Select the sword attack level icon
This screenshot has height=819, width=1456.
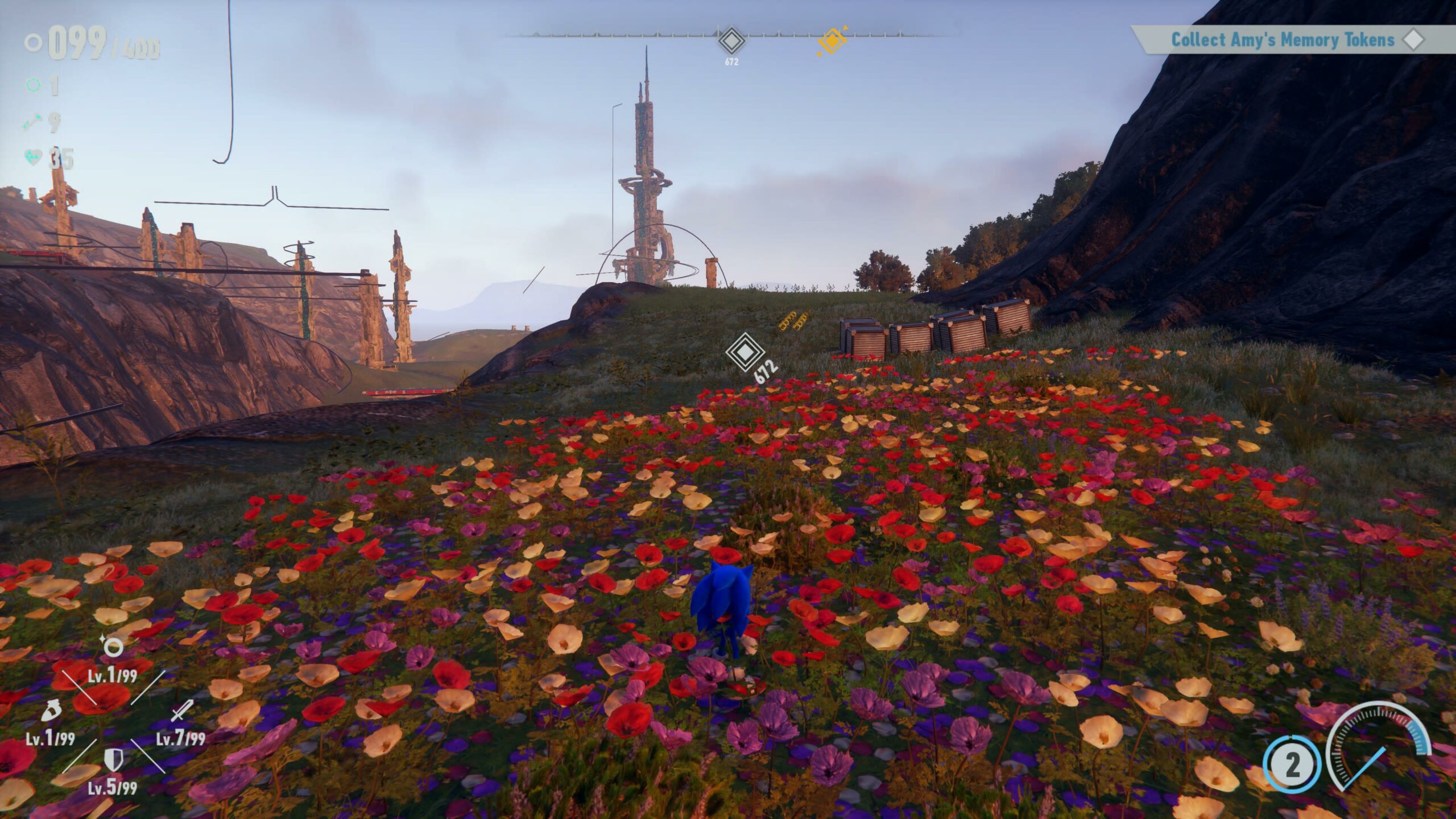click(182, 711)
